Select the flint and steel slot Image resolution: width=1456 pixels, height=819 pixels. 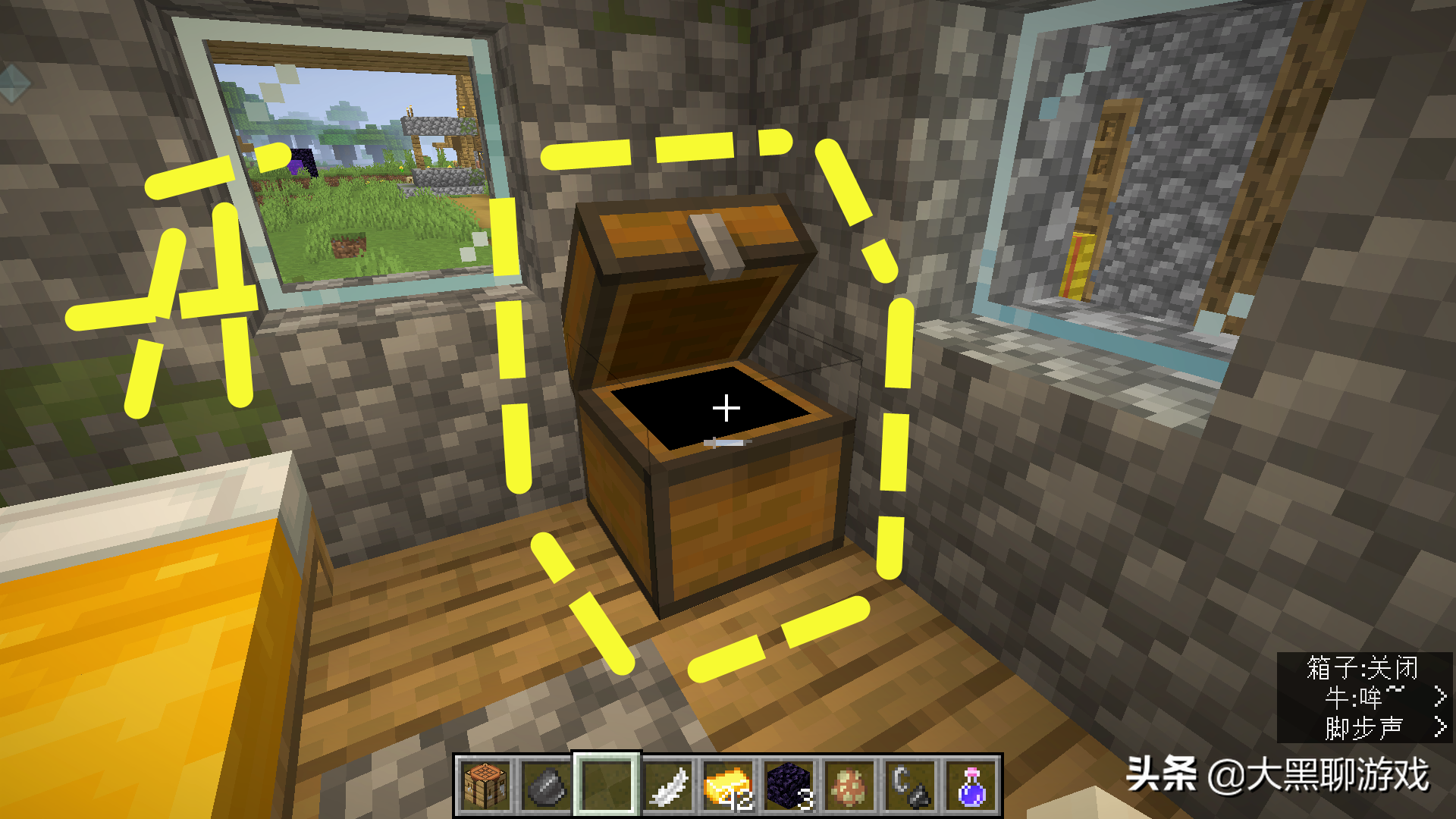[x=910, y=786]
